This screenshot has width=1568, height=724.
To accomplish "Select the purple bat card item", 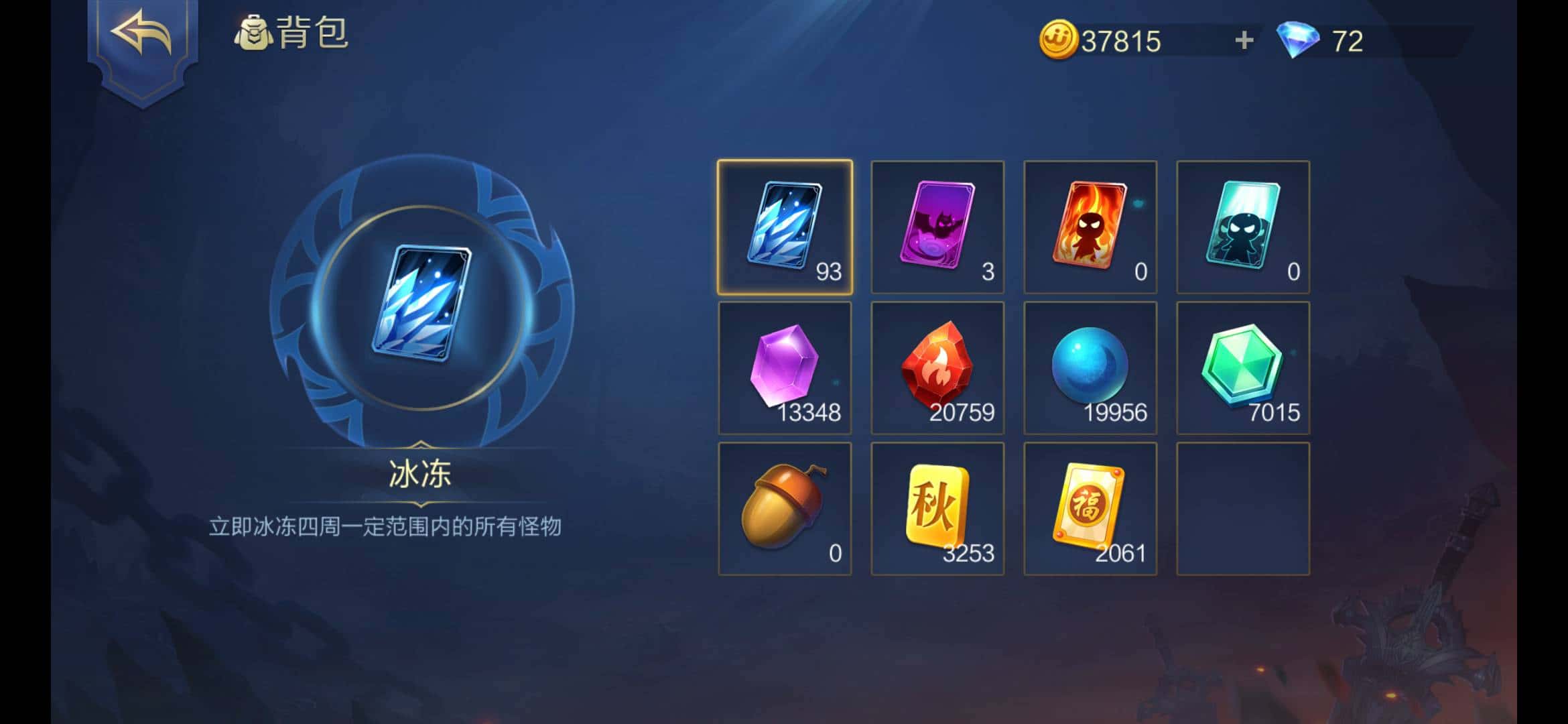I will click(937, 225).
